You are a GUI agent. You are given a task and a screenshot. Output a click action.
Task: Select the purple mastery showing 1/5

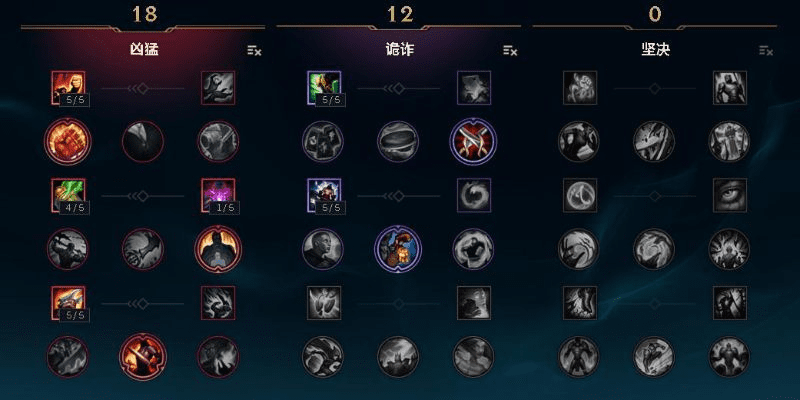click(217, 194)
